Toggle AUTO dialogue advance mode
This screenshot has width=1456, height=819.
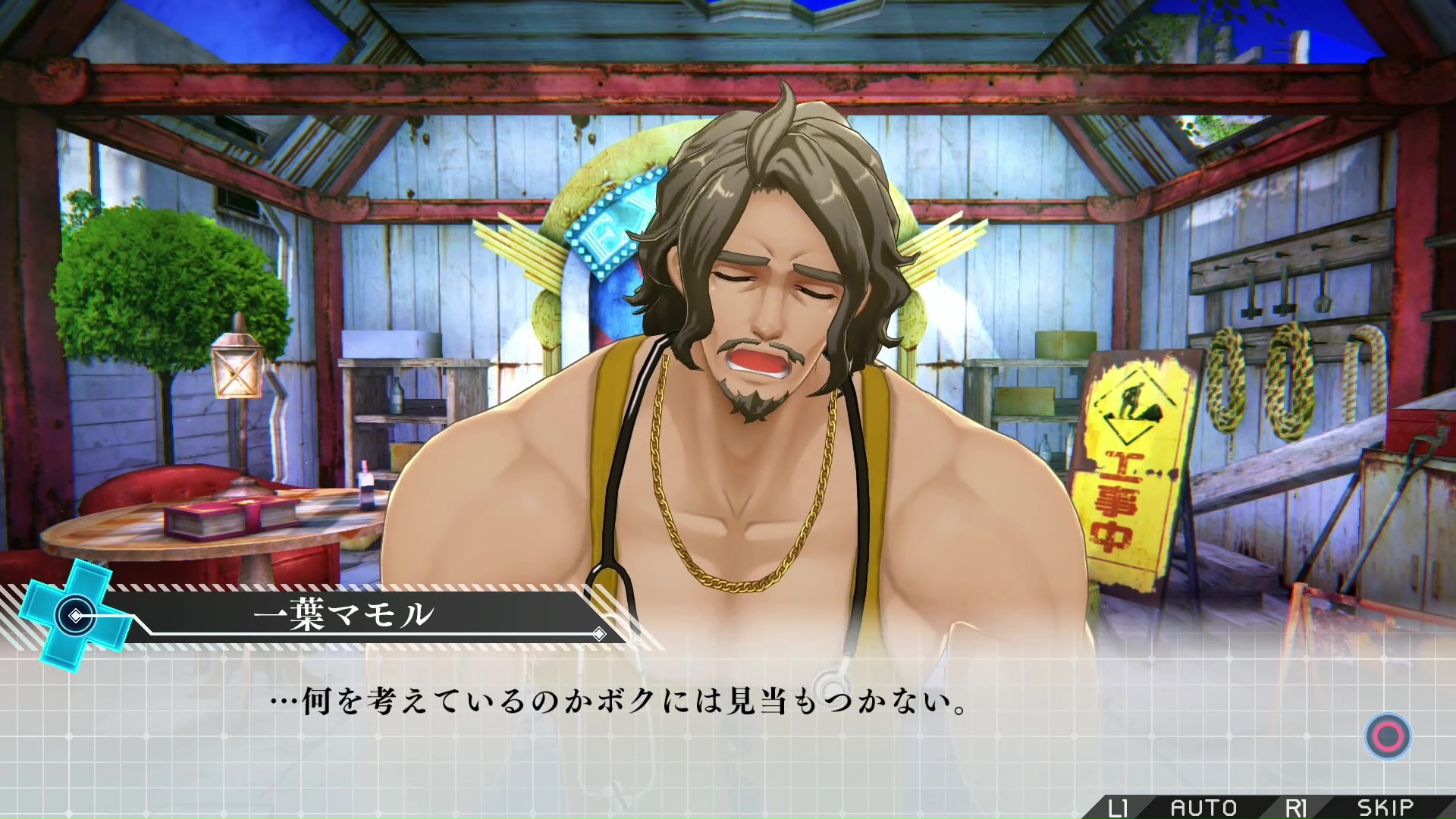click(1203, 808)
